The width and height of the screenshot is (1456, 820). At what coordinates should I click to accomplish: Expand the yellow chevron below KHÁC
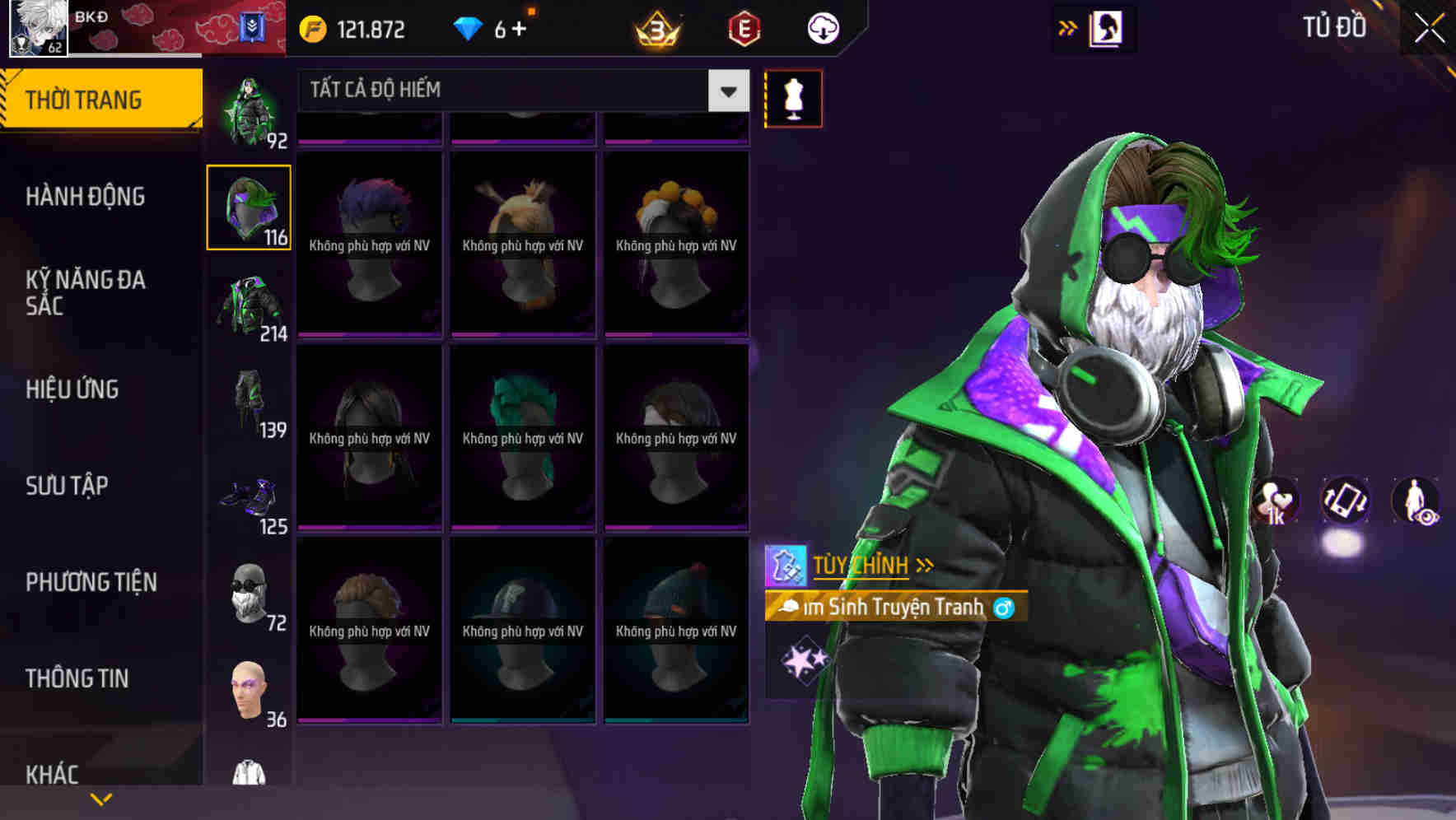pyautogui.click(x=101, y=799)
